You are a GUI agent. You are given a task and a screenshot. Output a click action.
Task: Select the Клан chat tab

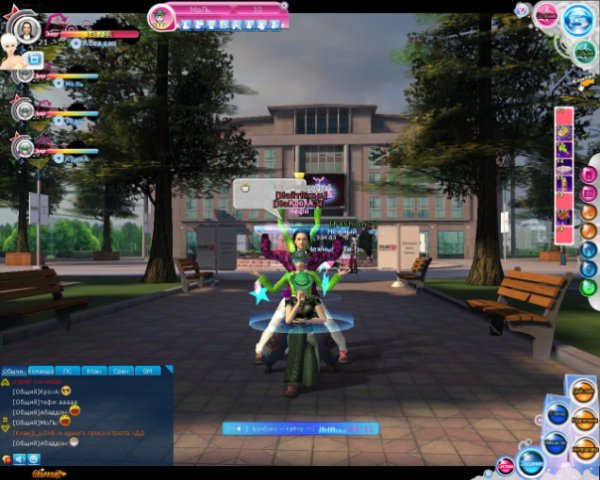pyautogui.click(x=96, y=371)
